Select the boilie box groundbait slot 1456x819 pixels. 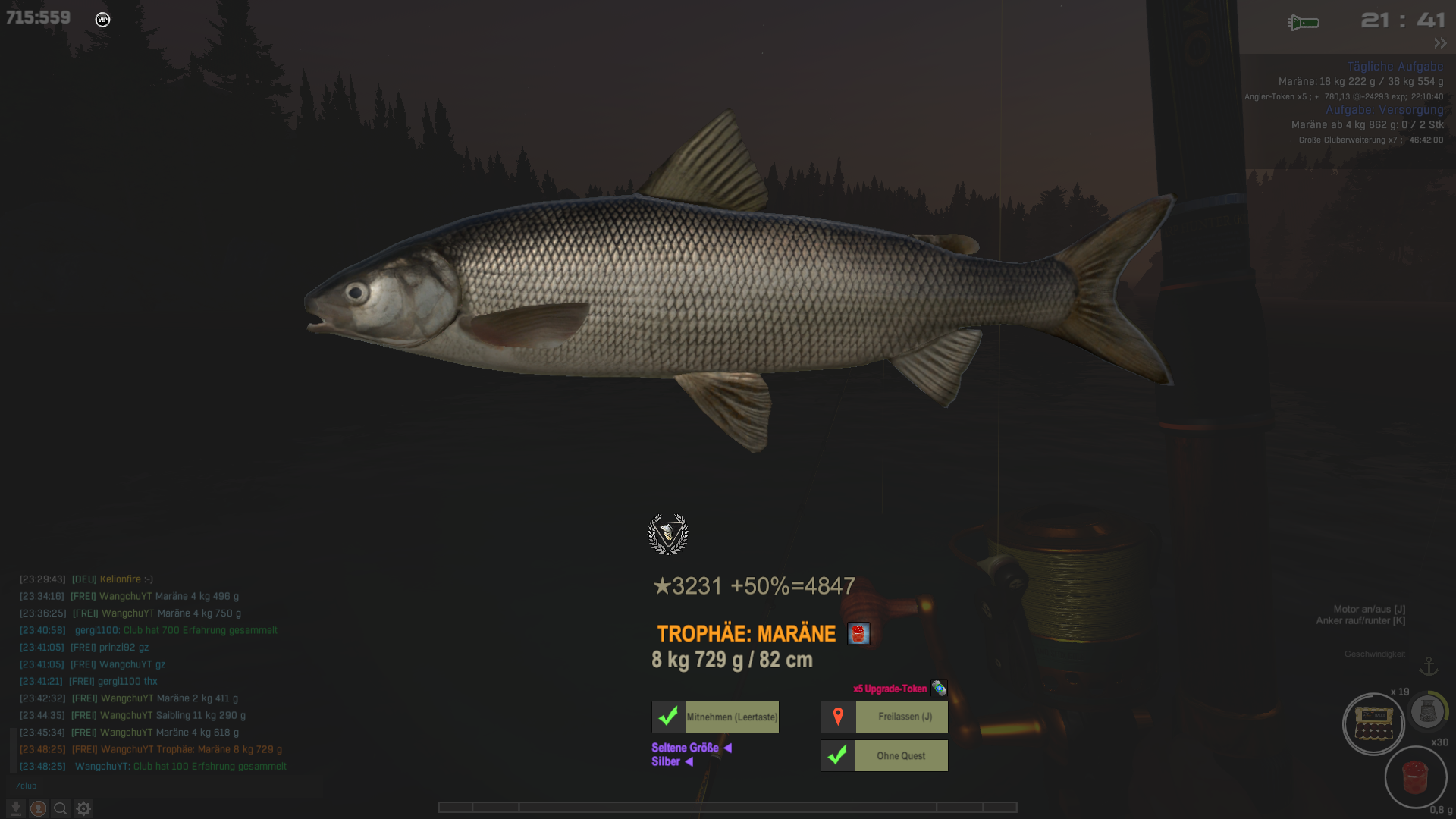pyautogui.click(x=1373, y=724)
